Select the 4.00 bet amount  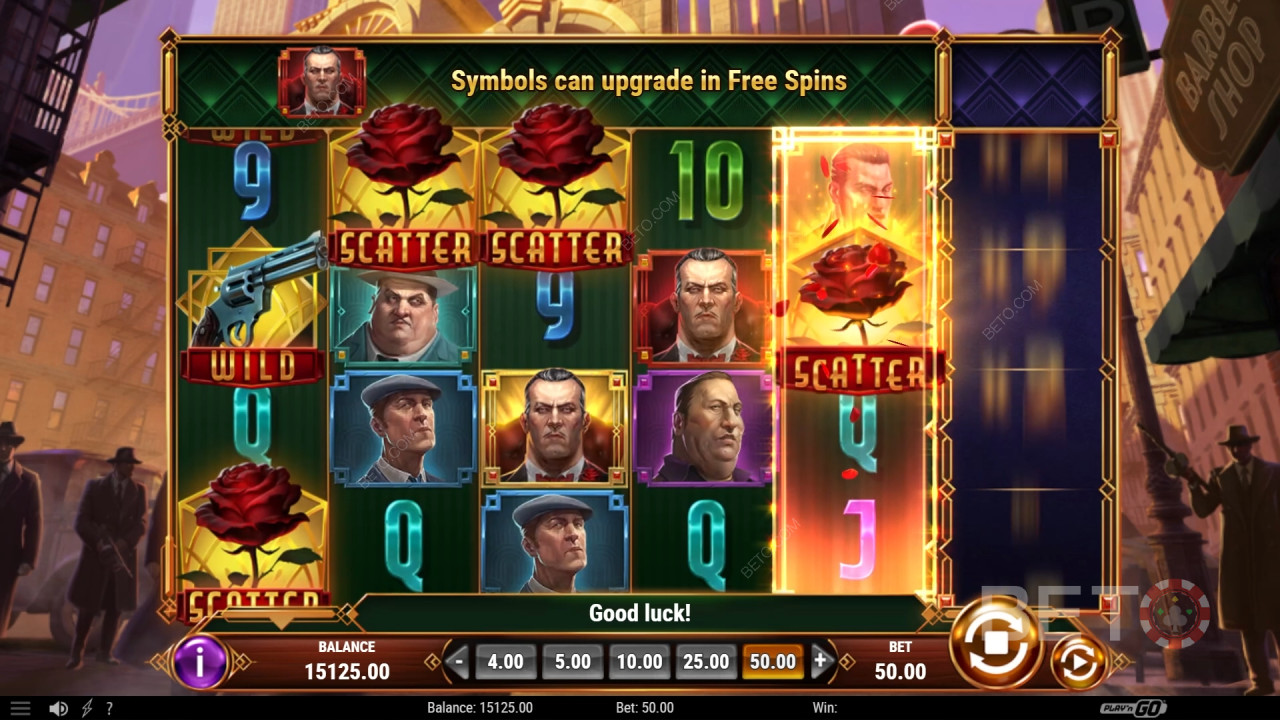tap(506, 661)
